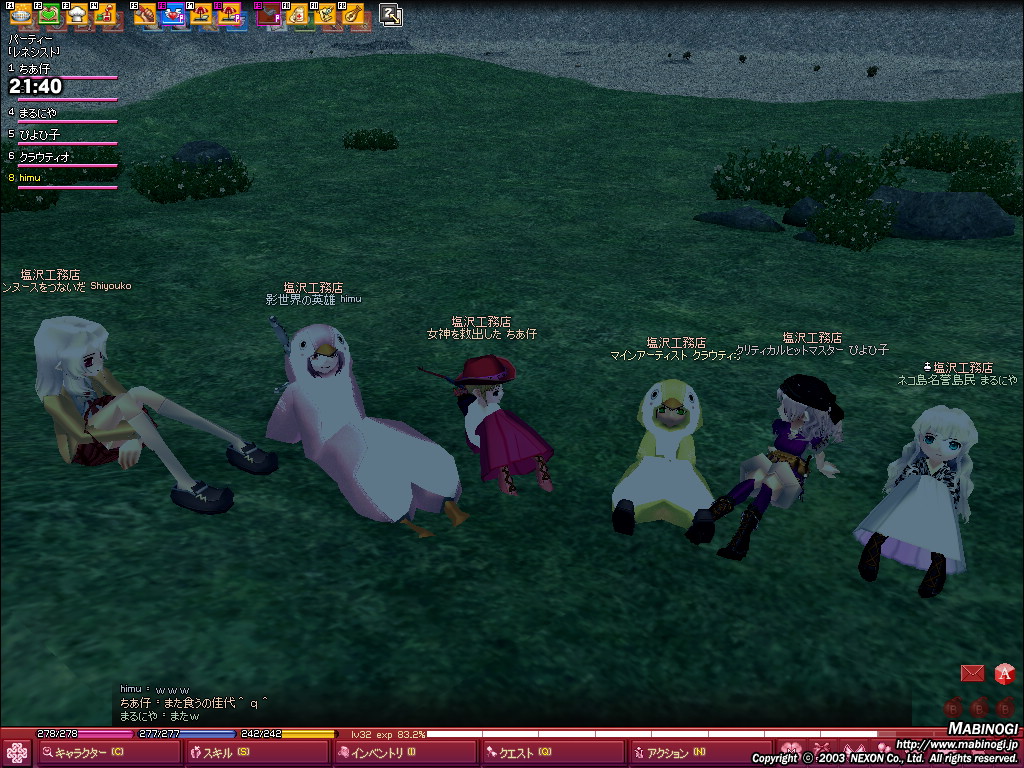This screenshot has height=768, width=1024.
Task: Use the F3 chef hat cooking skill
Action: pyautogui.click(x=75, y=14)
